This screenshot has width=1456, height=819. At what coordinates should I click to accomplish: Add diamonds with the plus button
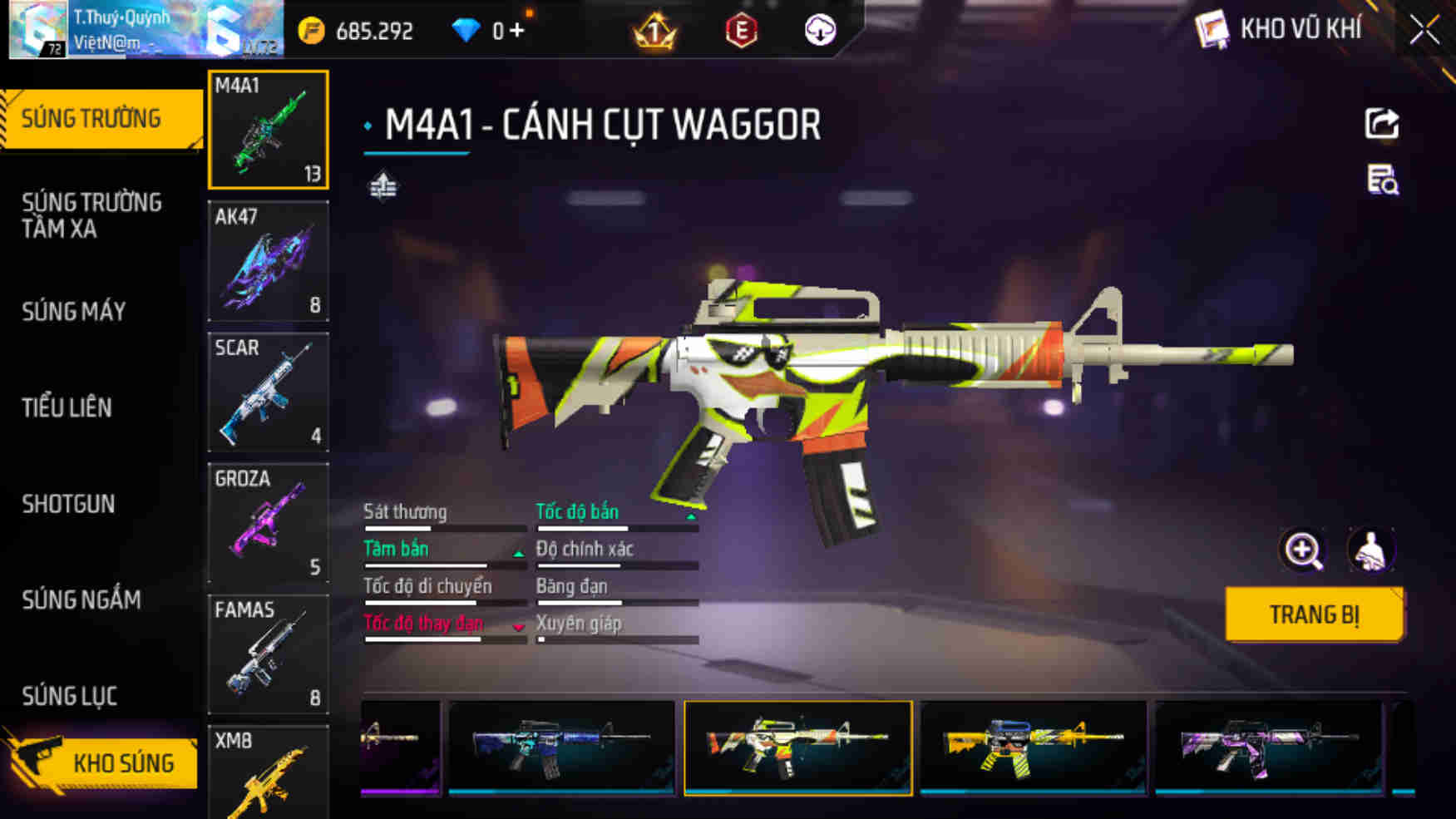[x=517, y=31]
